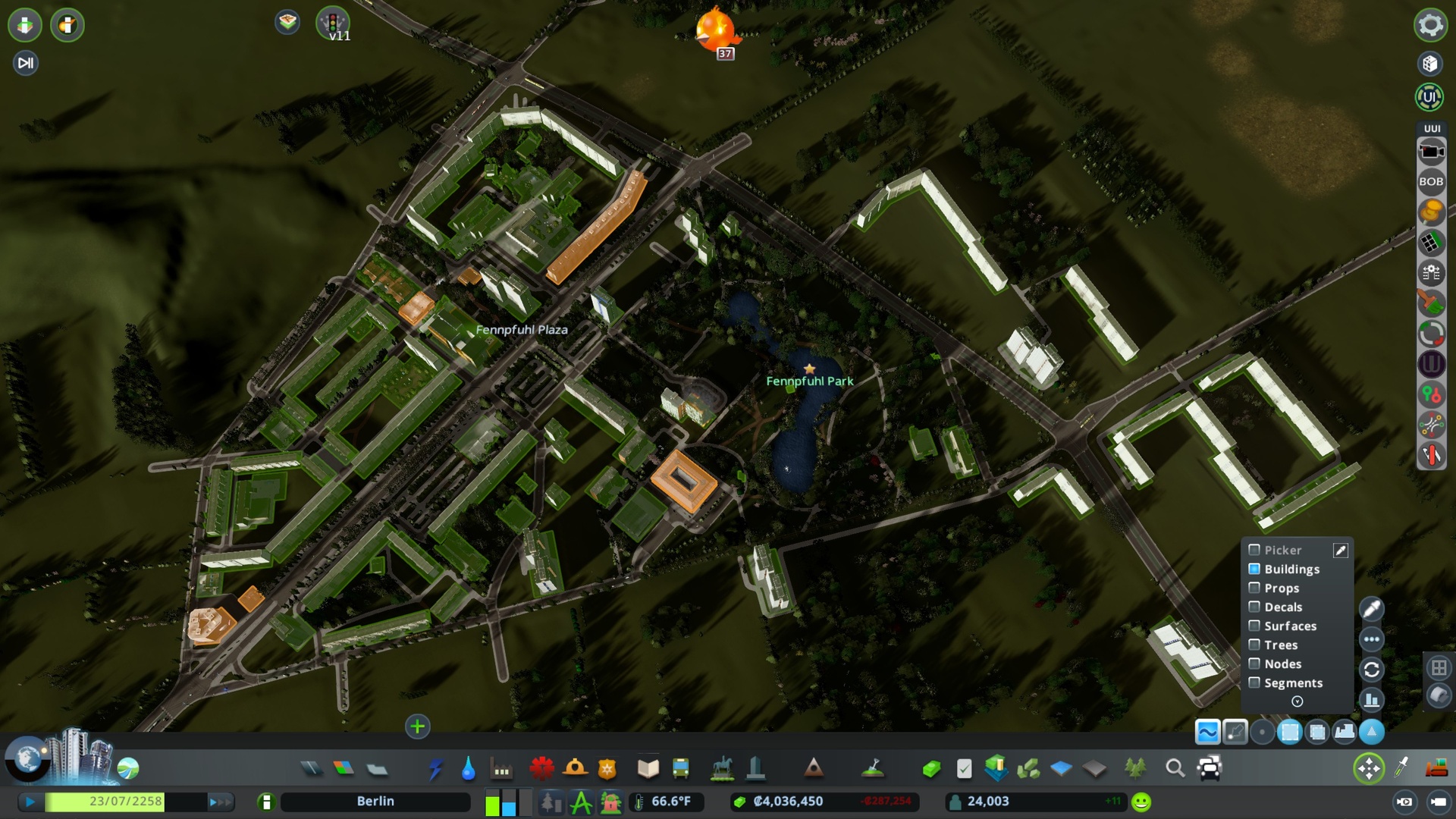This screenshot has width=1456, height=819.
Task: Open the Healthcare services menu (medical cross icon)
Action: click(x=542, y=767)
